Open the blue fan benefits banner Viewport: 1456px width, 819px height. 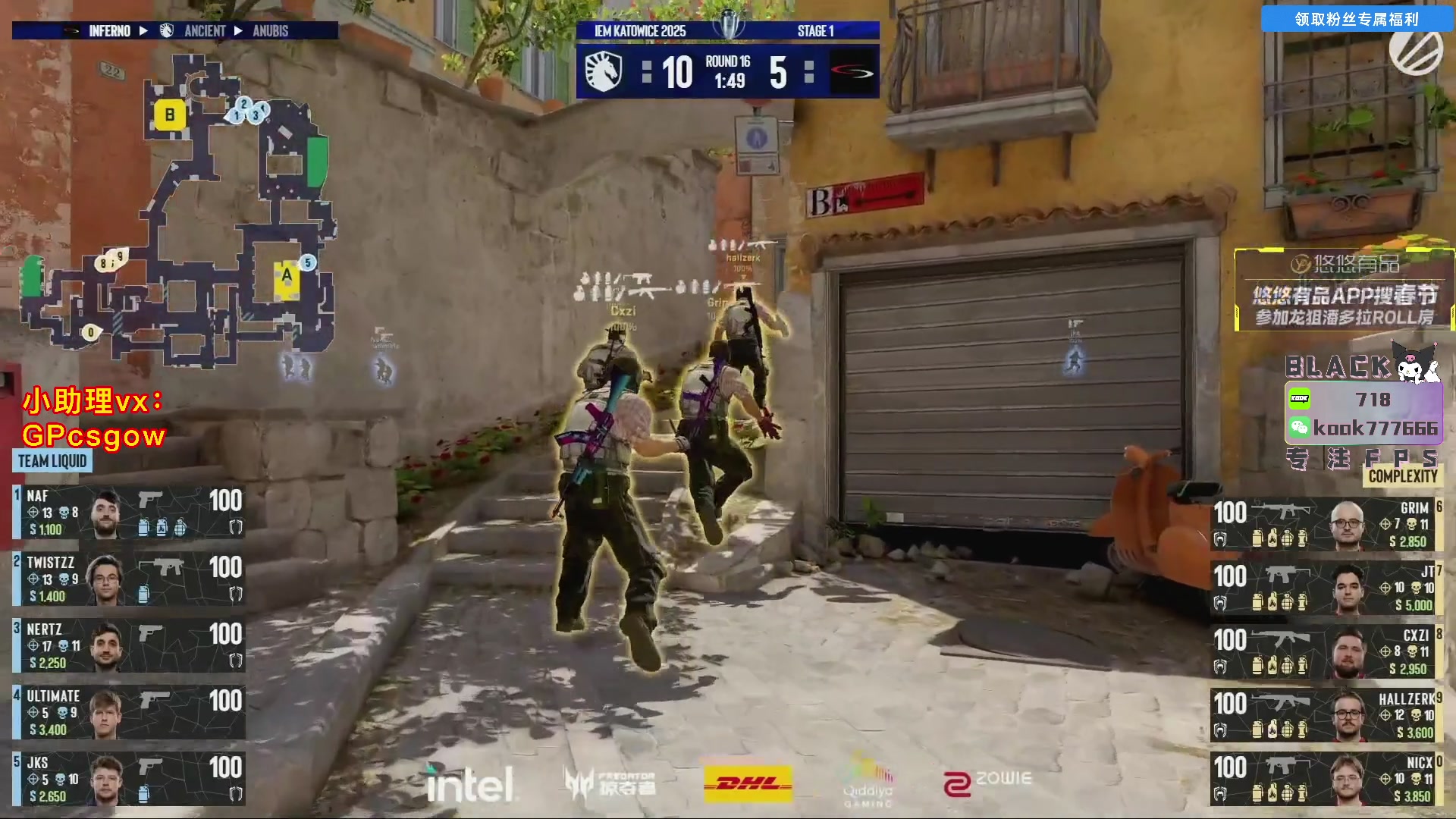click(1356, 19)
